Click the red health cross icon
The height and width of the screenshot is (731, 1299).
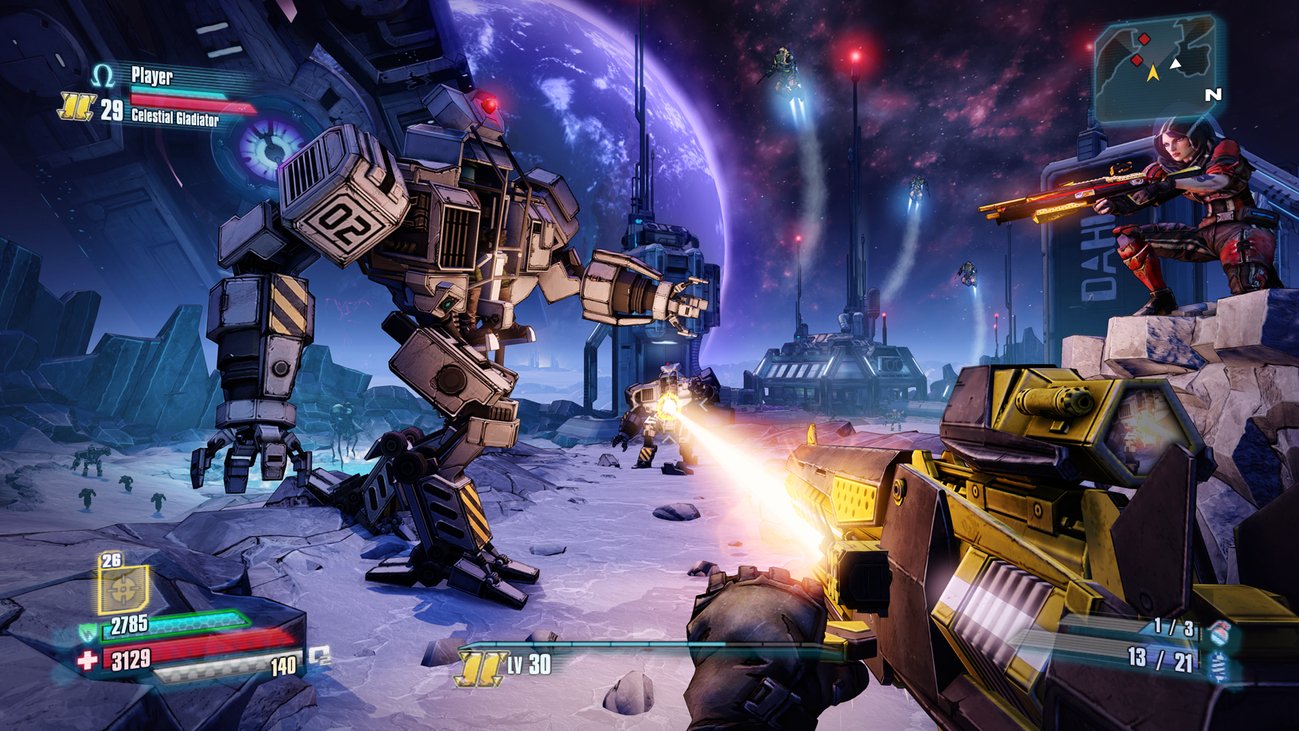point(87,658)
